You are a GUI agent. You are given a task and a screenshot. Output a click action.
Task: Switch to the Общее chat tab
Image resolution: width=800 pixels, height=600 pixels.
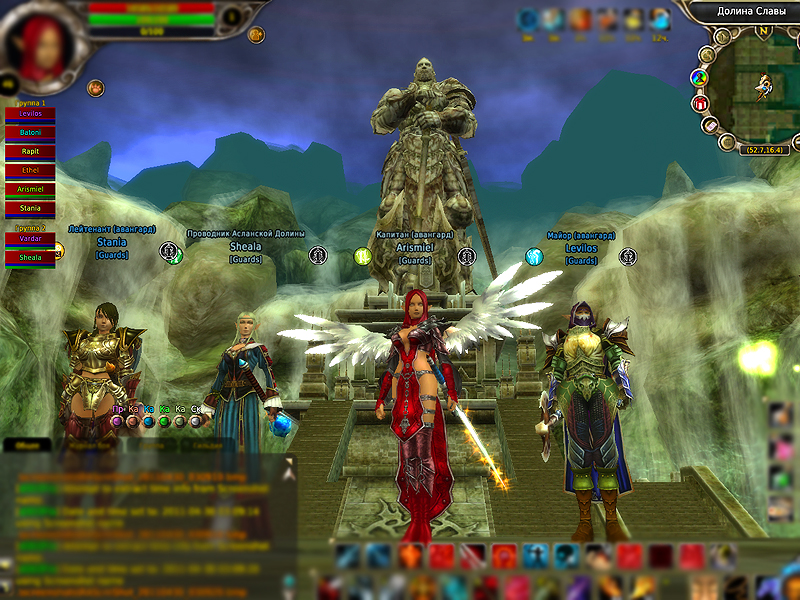(27, 445)
